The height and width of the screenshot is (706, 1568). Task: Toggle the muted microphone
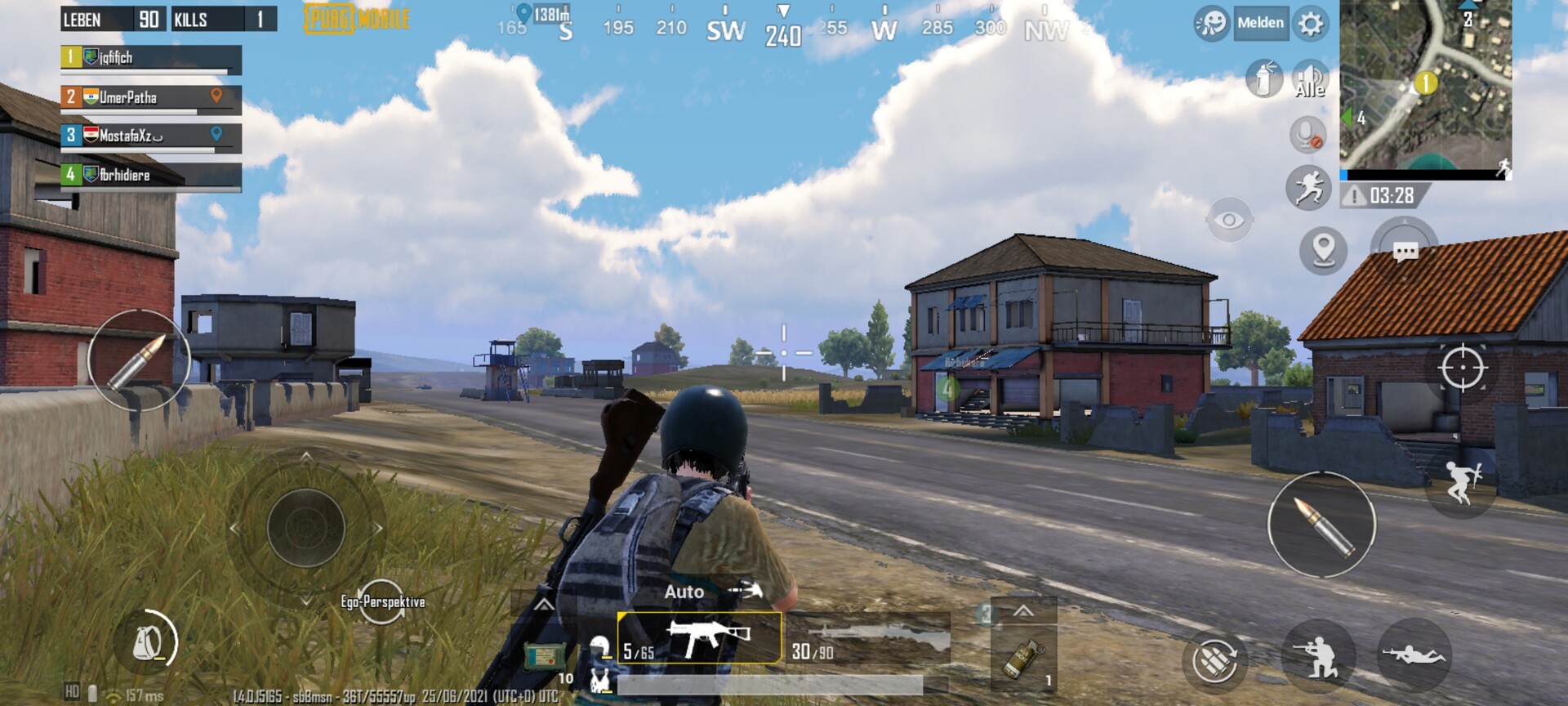coord(1307,135)
